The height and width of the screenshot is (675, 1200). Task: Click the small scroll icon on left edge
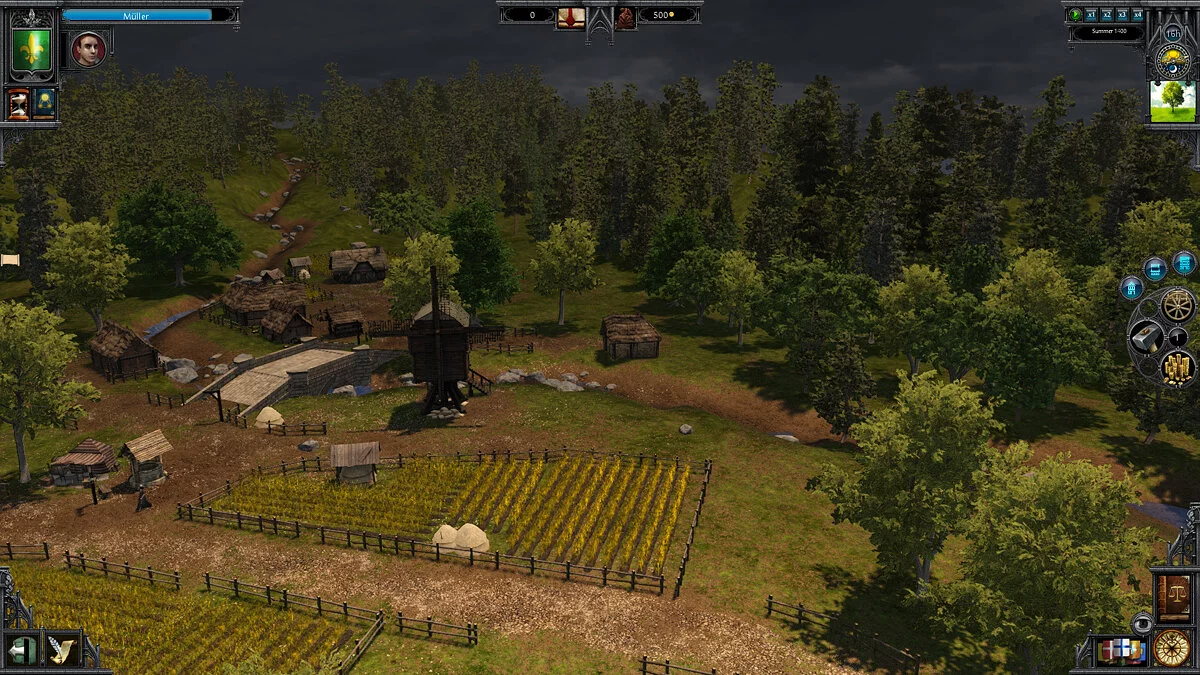coord(10,260)
